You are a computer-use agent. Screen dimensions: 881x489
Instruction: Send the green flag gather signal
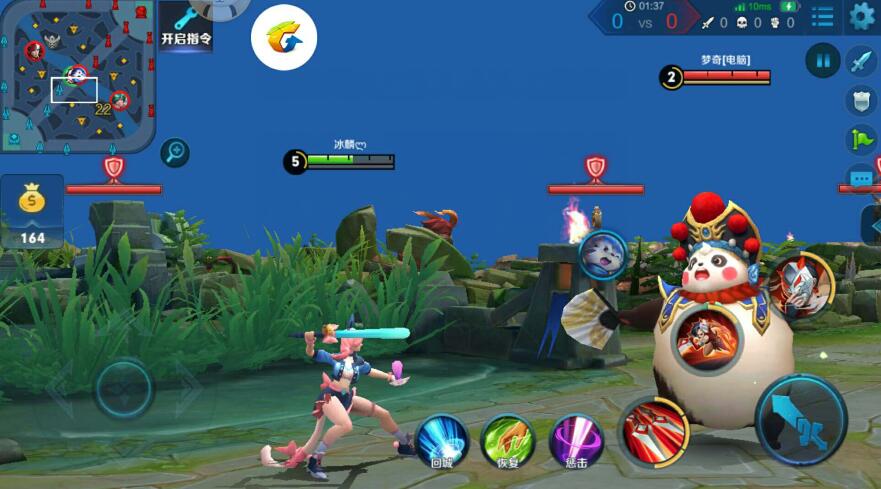[861, 140]
